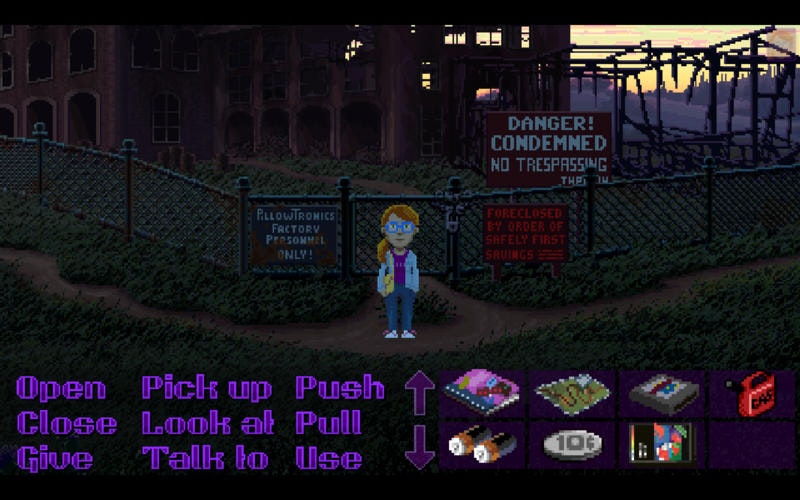The width and height of the screenshot is (800, 500).
Task: Choose the Look at verb
Action: (208, 423)
